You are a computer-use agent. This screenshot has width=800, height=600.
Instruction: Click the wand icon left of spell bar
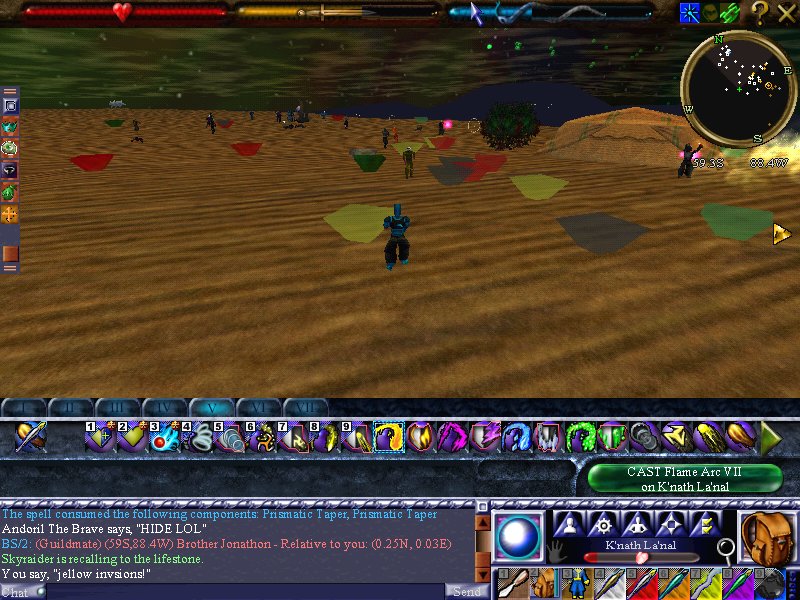(x=30, y=437)
